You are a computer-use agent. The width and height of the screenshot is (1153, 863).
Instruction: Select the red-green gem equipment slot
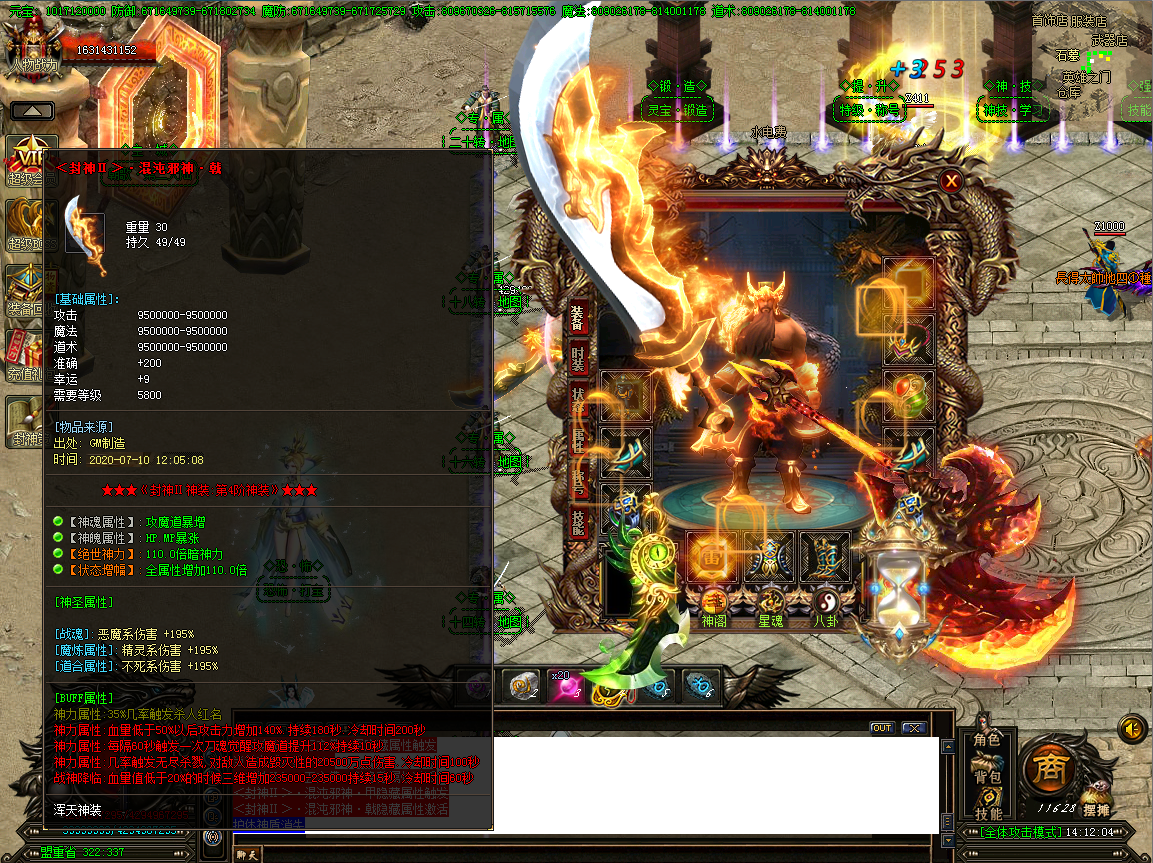[x=909, y=395]
